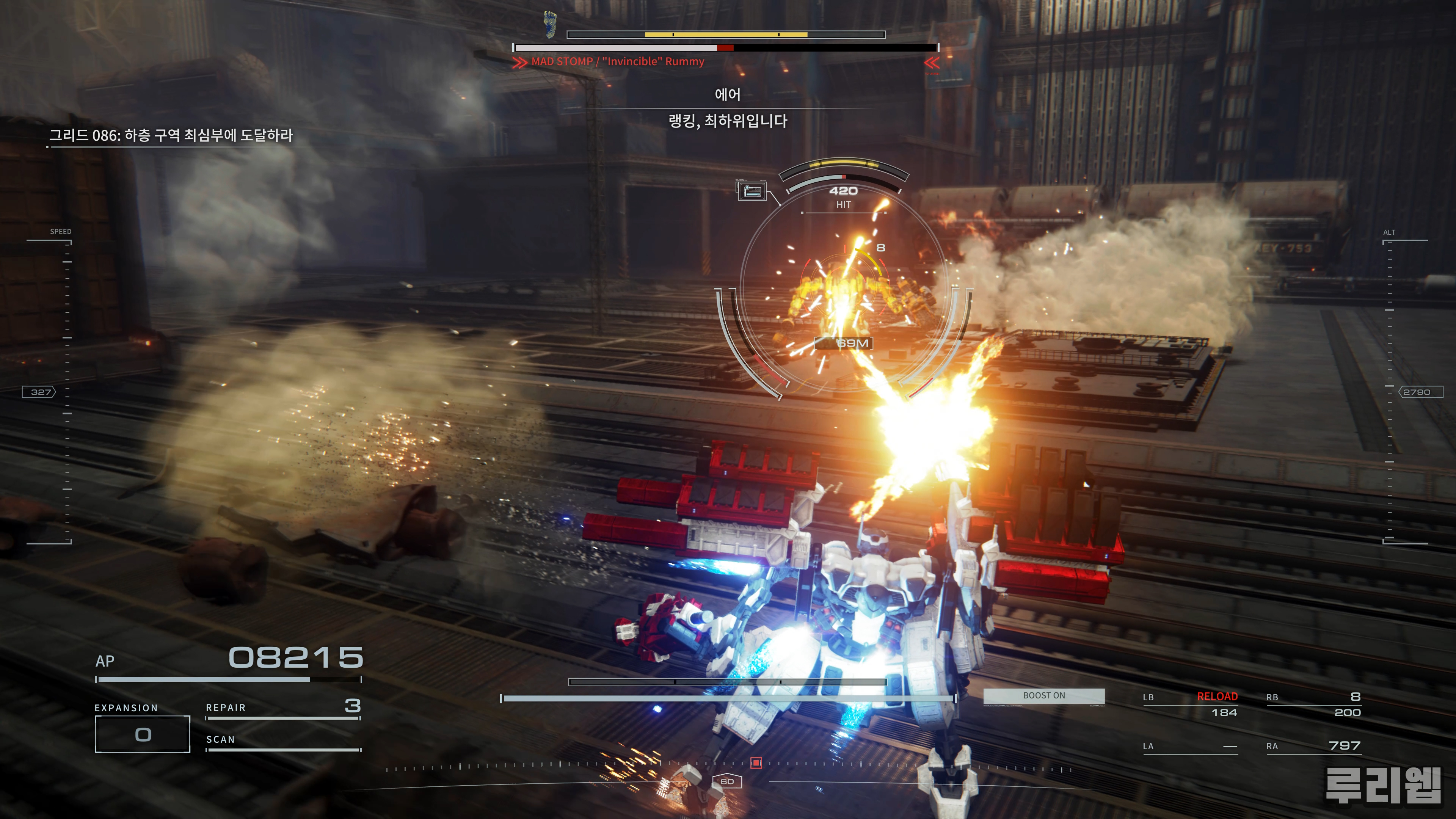Open the target info icon beside the reticle
This screenshot has height=819, width=1456.
click(752, 190)
